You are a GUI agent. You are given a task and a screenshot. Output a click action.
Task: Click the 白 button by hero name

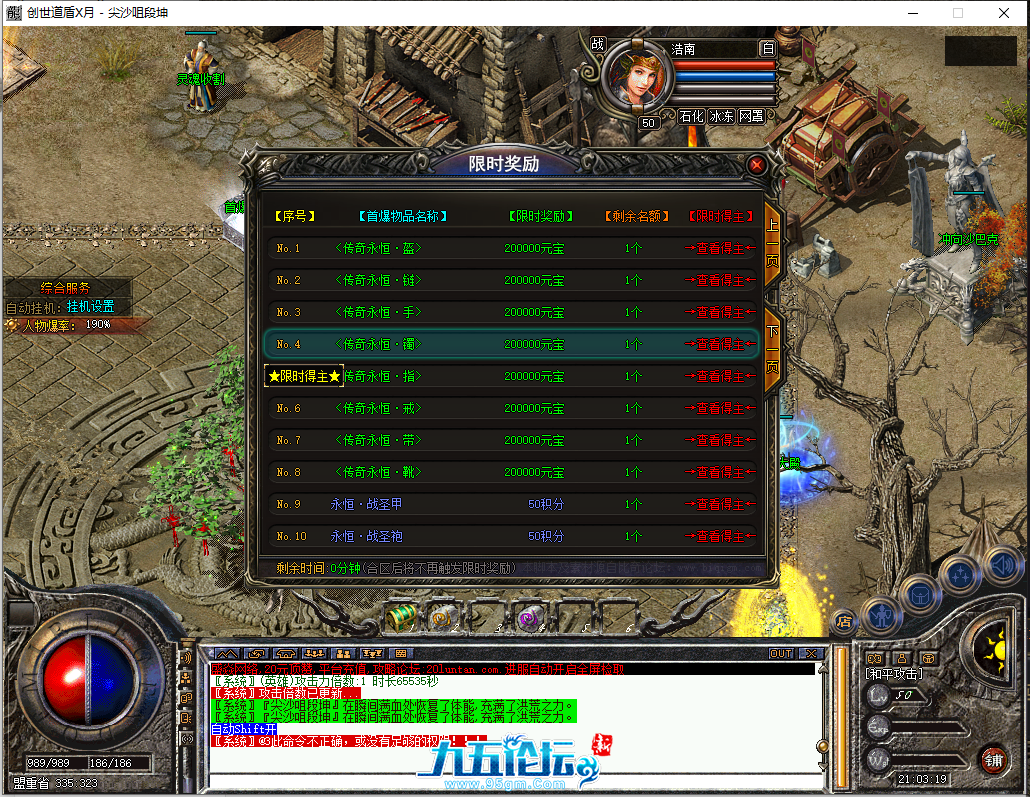(x=767, y=48)
